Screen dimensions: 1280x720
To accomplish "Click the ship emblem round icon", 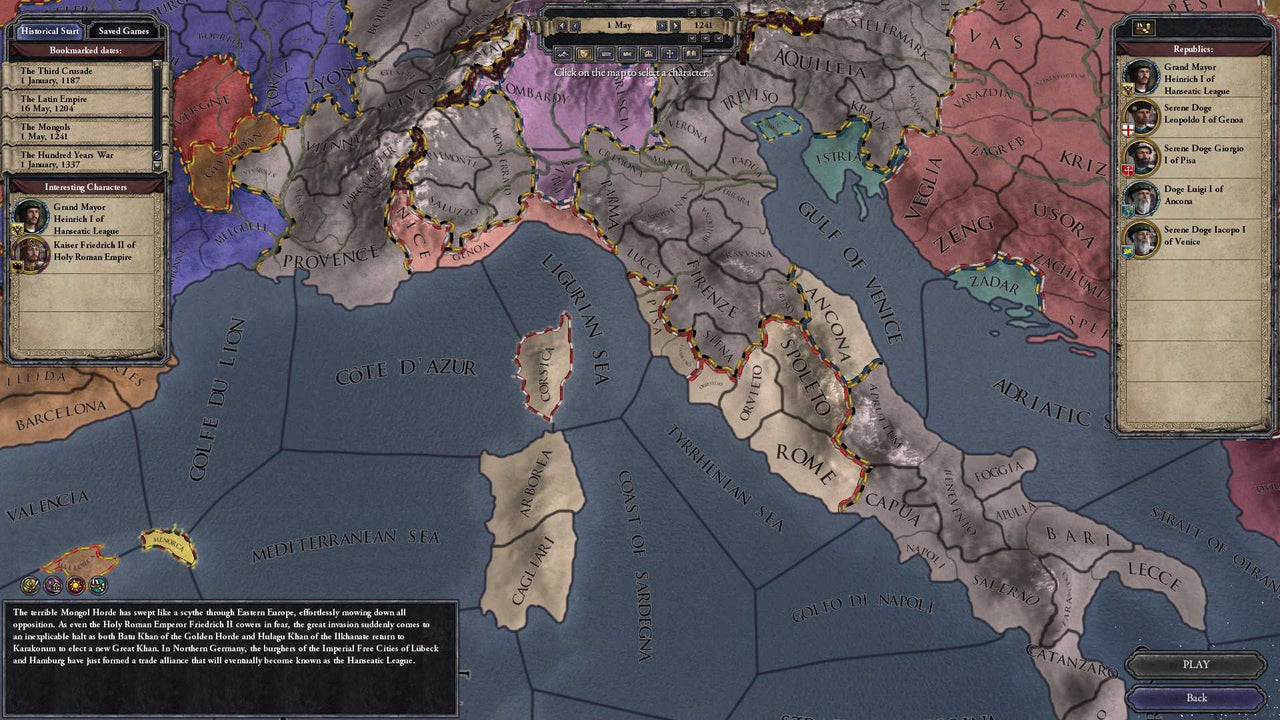I will (98, 585).
